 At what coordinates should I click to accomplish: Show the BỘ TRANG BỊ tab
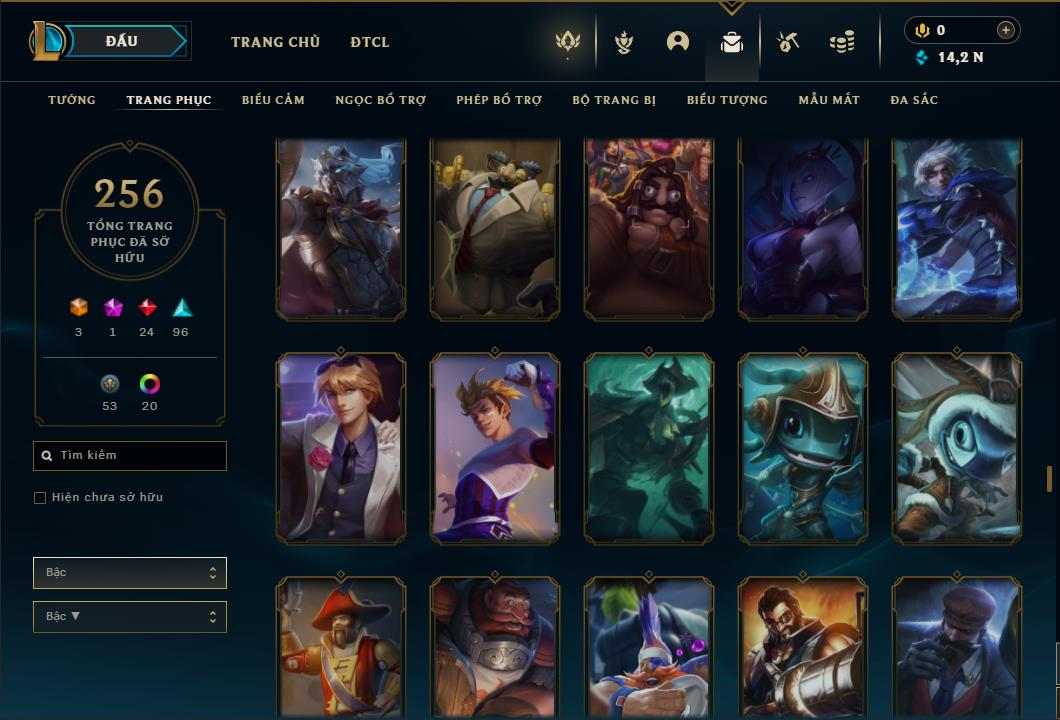[614, 100]
